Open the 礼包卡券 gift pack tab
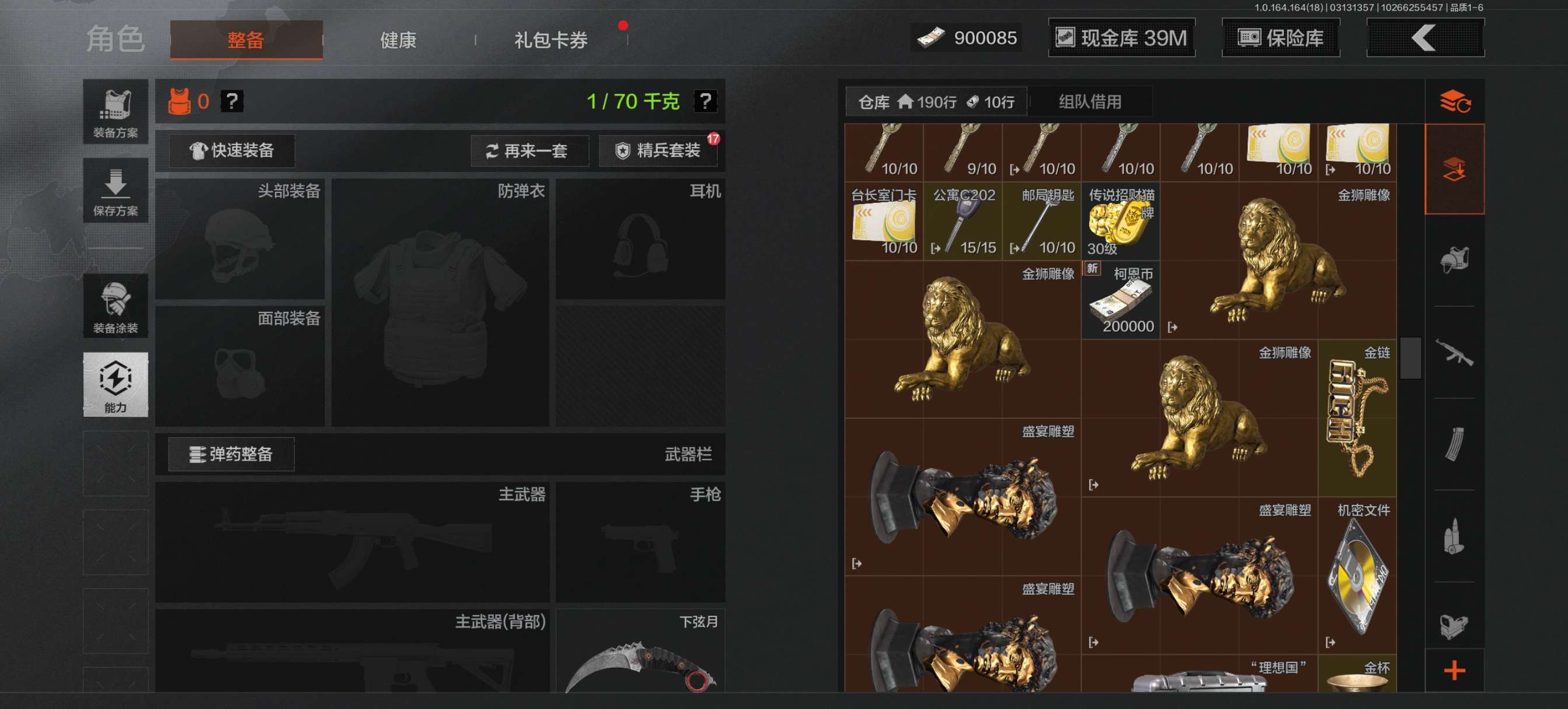This screenshot has height=709, width=1568. point(549,40)
